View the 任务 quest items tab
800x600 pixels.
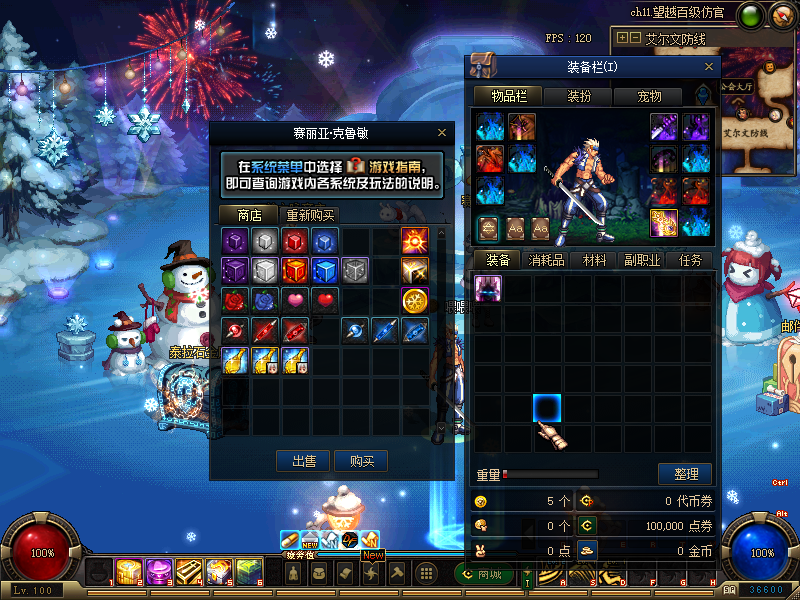click(691, 259)
